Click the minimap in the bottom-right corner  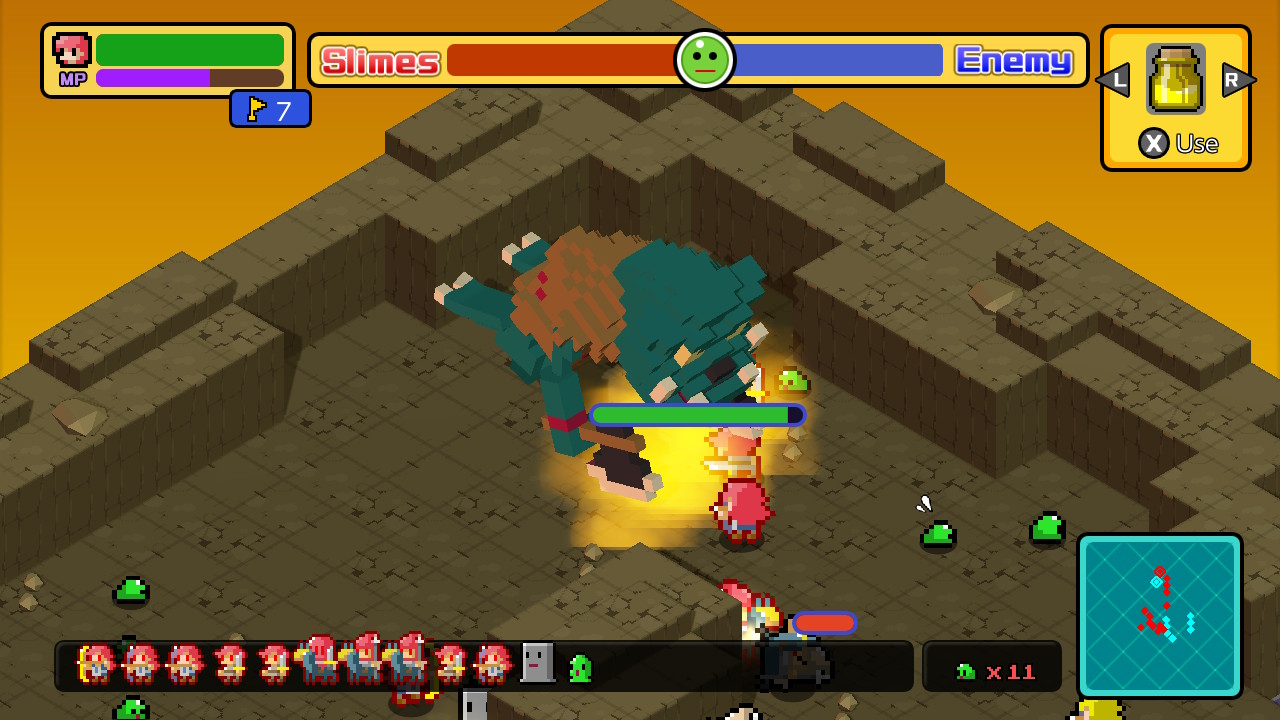[x=1160, y=615]
